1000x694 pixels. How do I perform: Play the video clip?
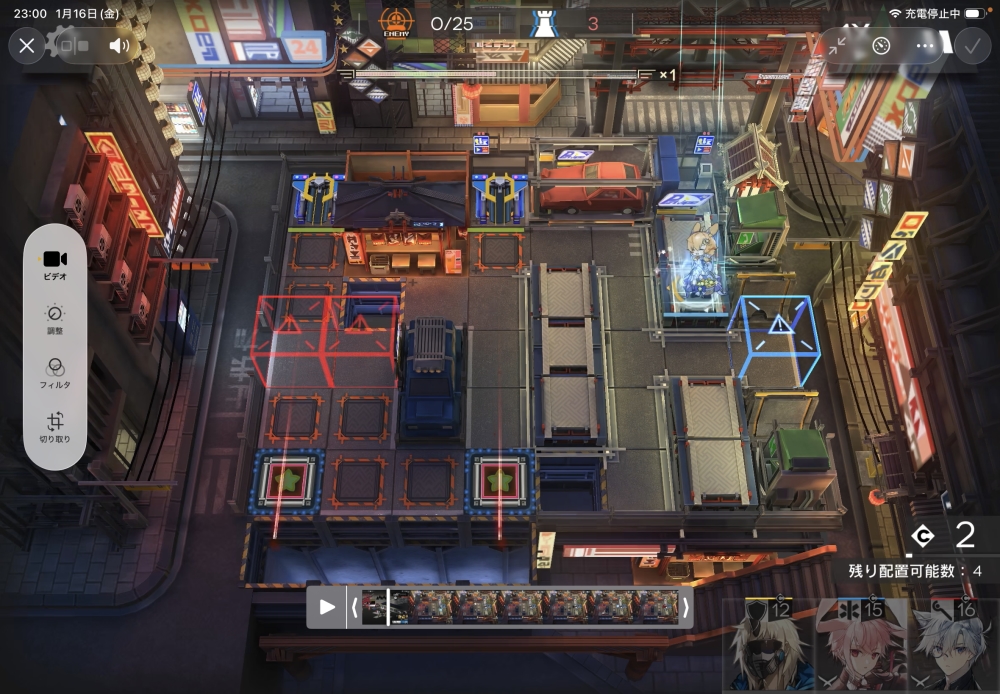coord(327,607)
